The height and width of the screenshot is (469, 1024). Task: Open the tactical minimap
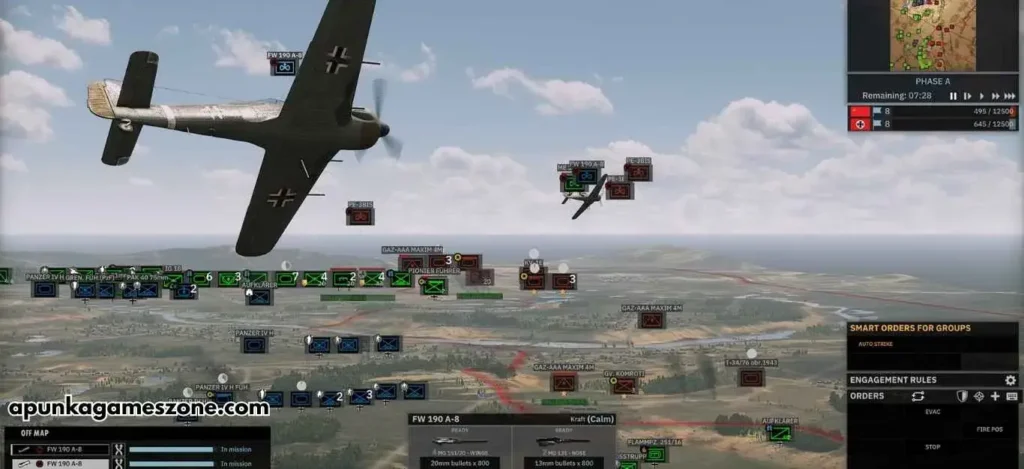[934, 35]
